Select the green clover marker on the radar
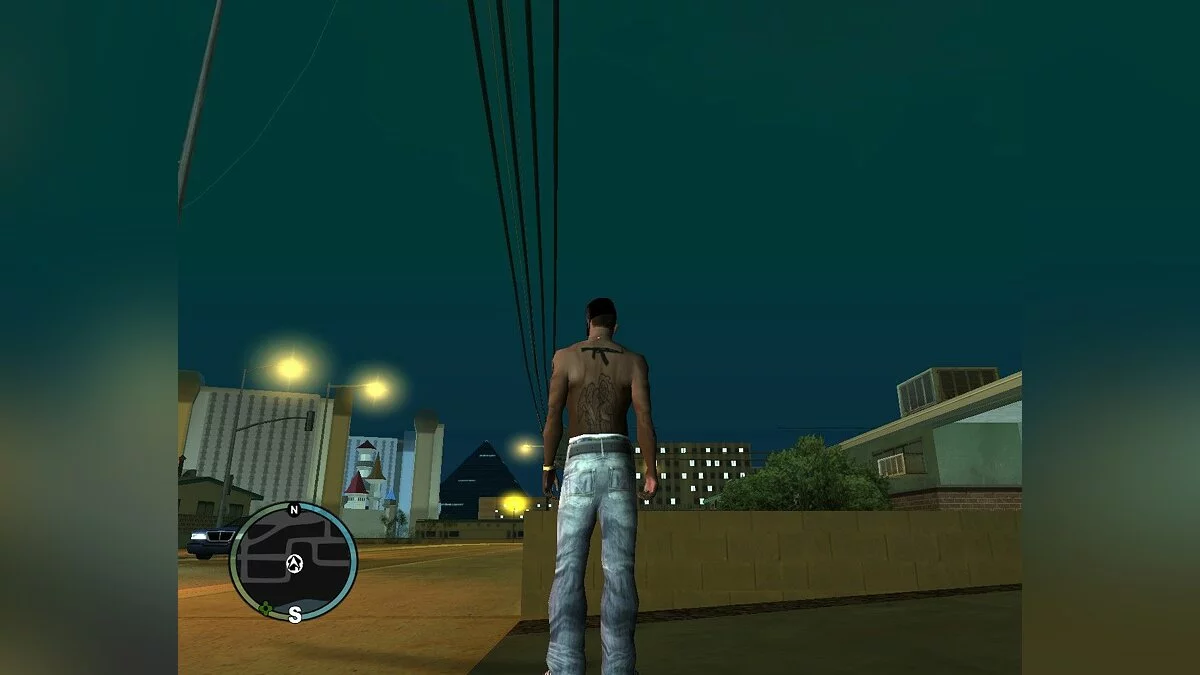This screenshot has width=1200, height=675. point(266,607)
